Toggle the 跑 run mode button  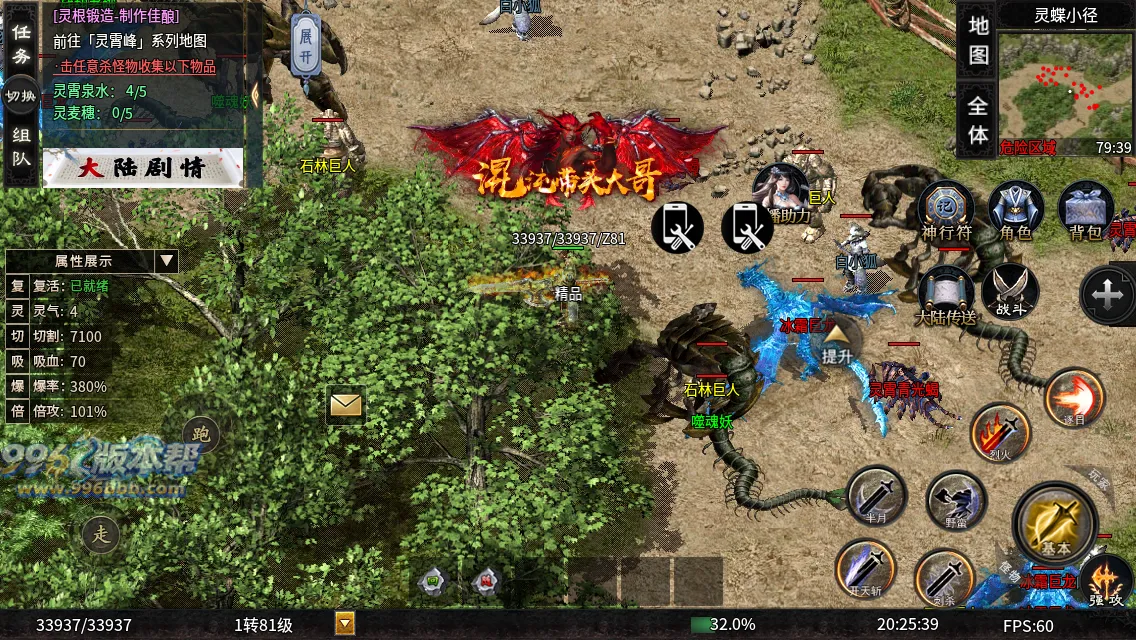(201, 435)
